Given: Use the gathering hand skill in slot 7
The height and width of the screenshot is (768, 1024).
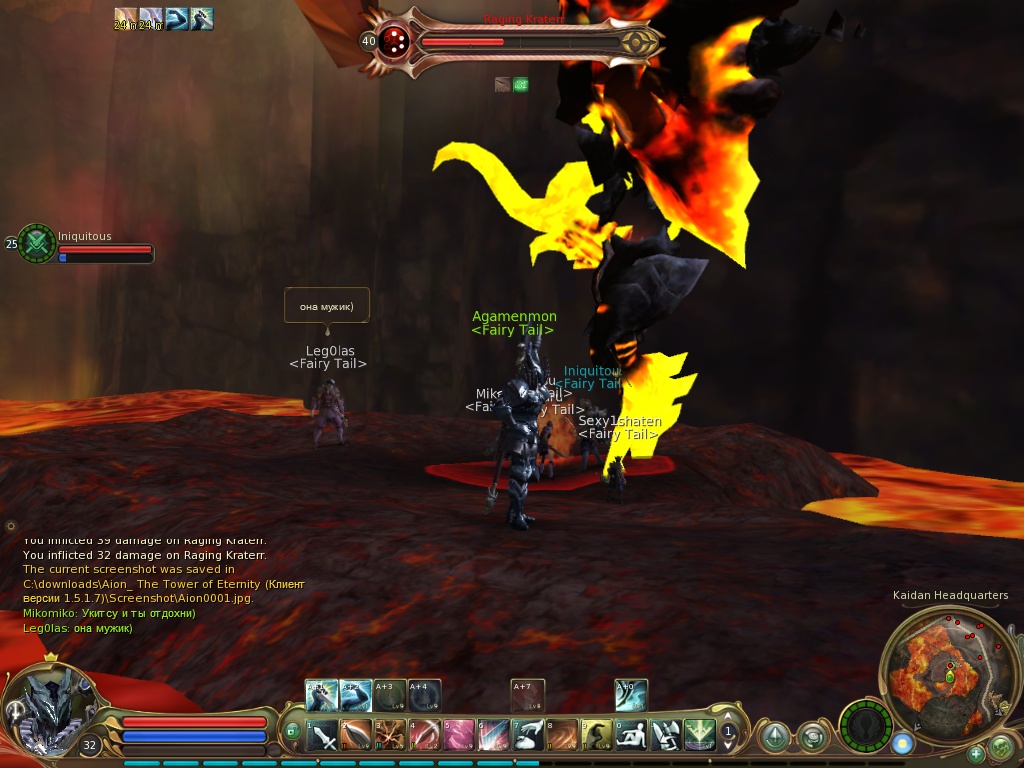Looking at the screenshot, I should click(x=528, y=736).
